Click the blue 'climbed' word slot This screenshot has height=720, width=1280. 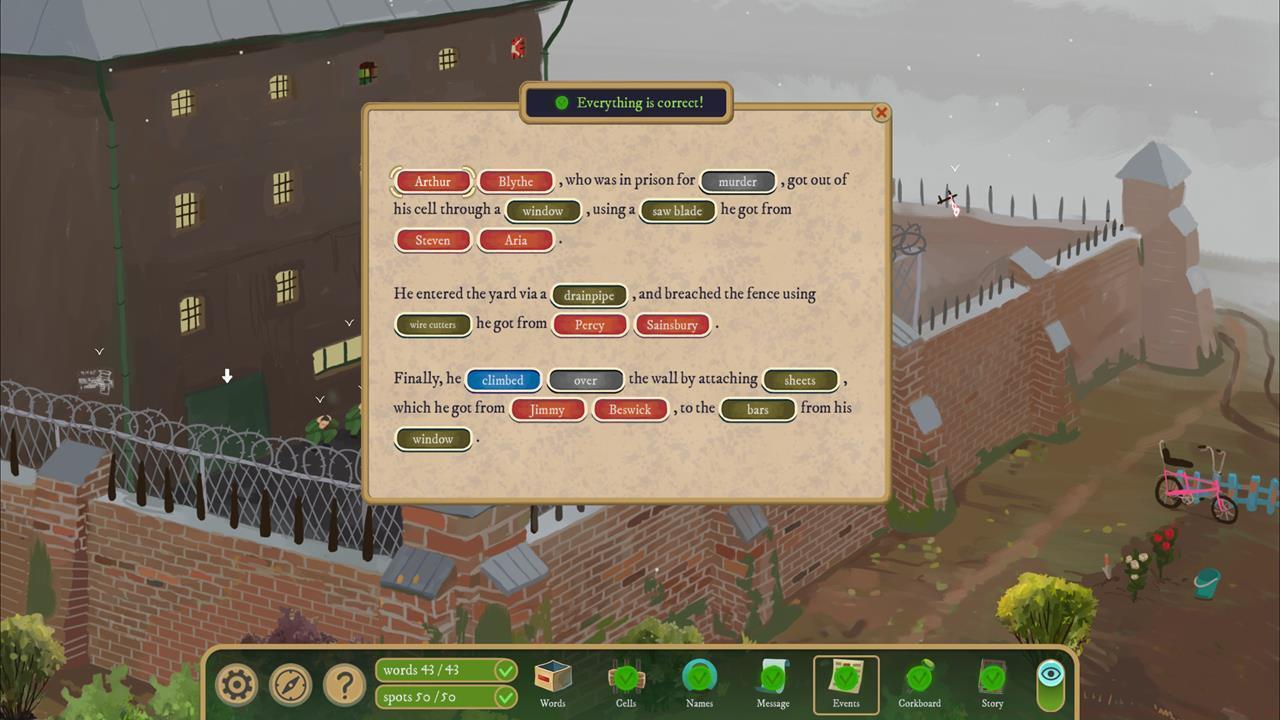pos(503,381)
